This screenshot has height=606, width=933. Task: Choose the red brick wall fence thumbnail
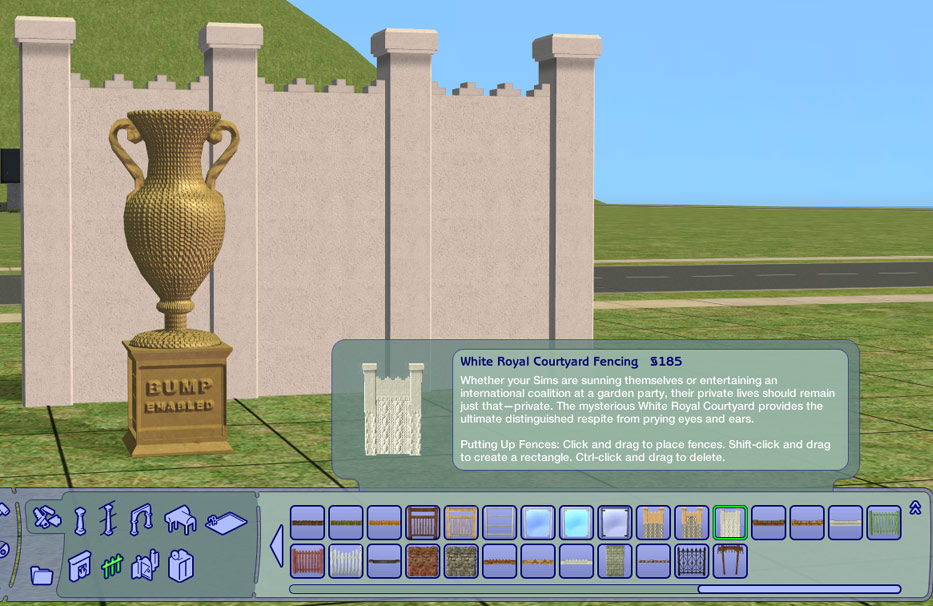tap(423, 560)
